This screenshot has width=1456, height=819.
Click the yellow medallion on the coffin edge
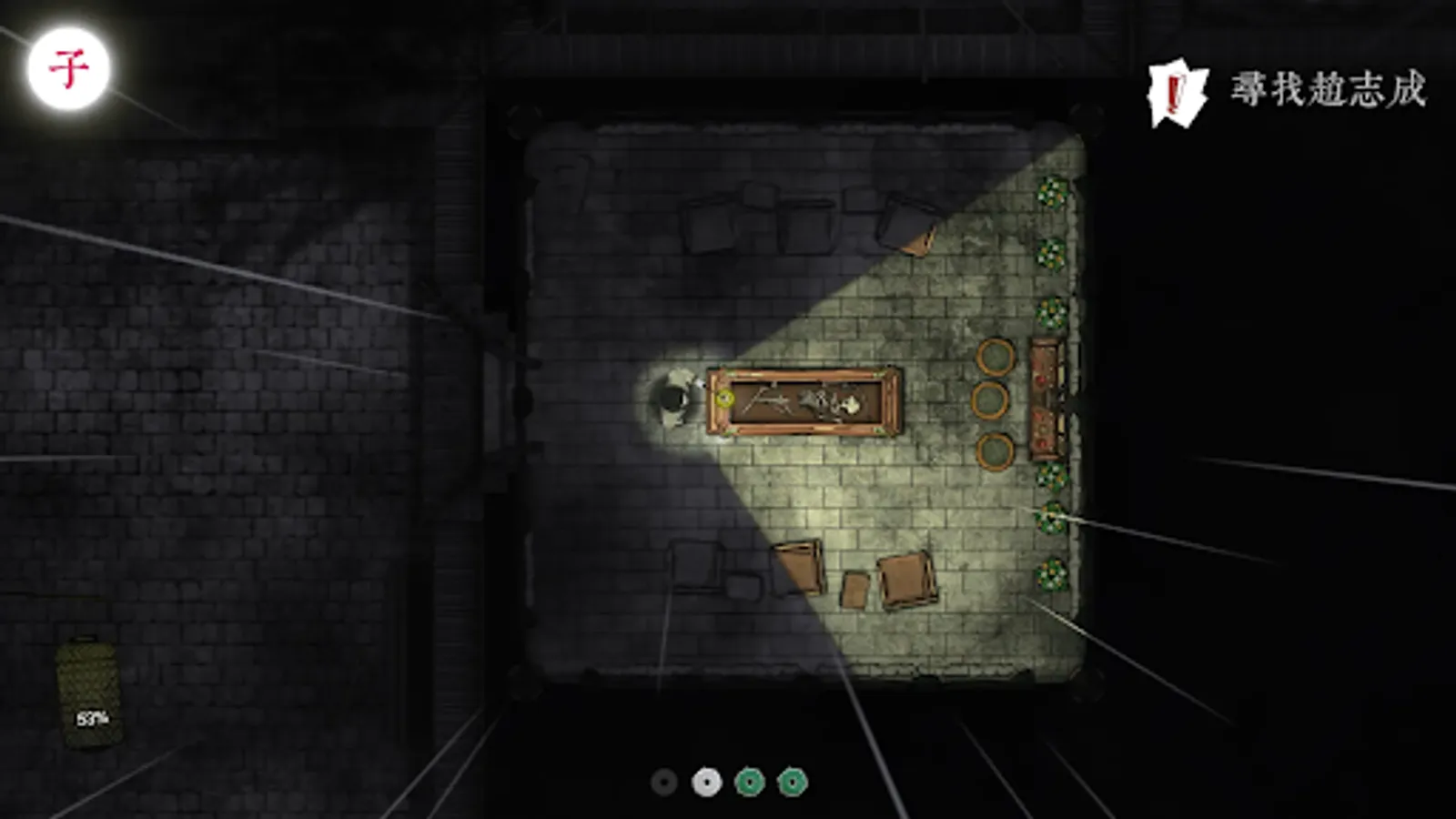(723, 398)
